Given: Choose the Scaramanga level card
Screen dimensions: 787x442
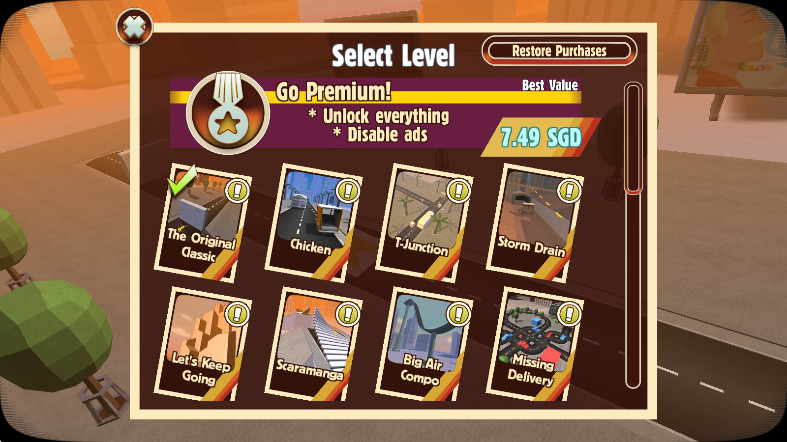Looking at the screenshot, I should pyautogui.click(x=311, y=345).
